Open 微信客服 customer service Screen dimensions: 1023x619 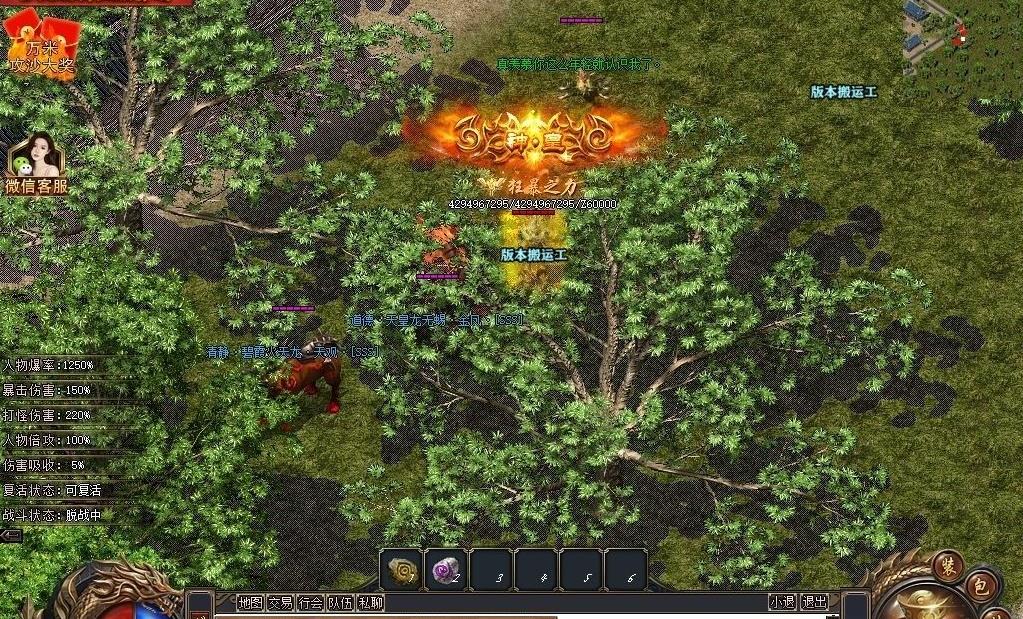point(37,165)
